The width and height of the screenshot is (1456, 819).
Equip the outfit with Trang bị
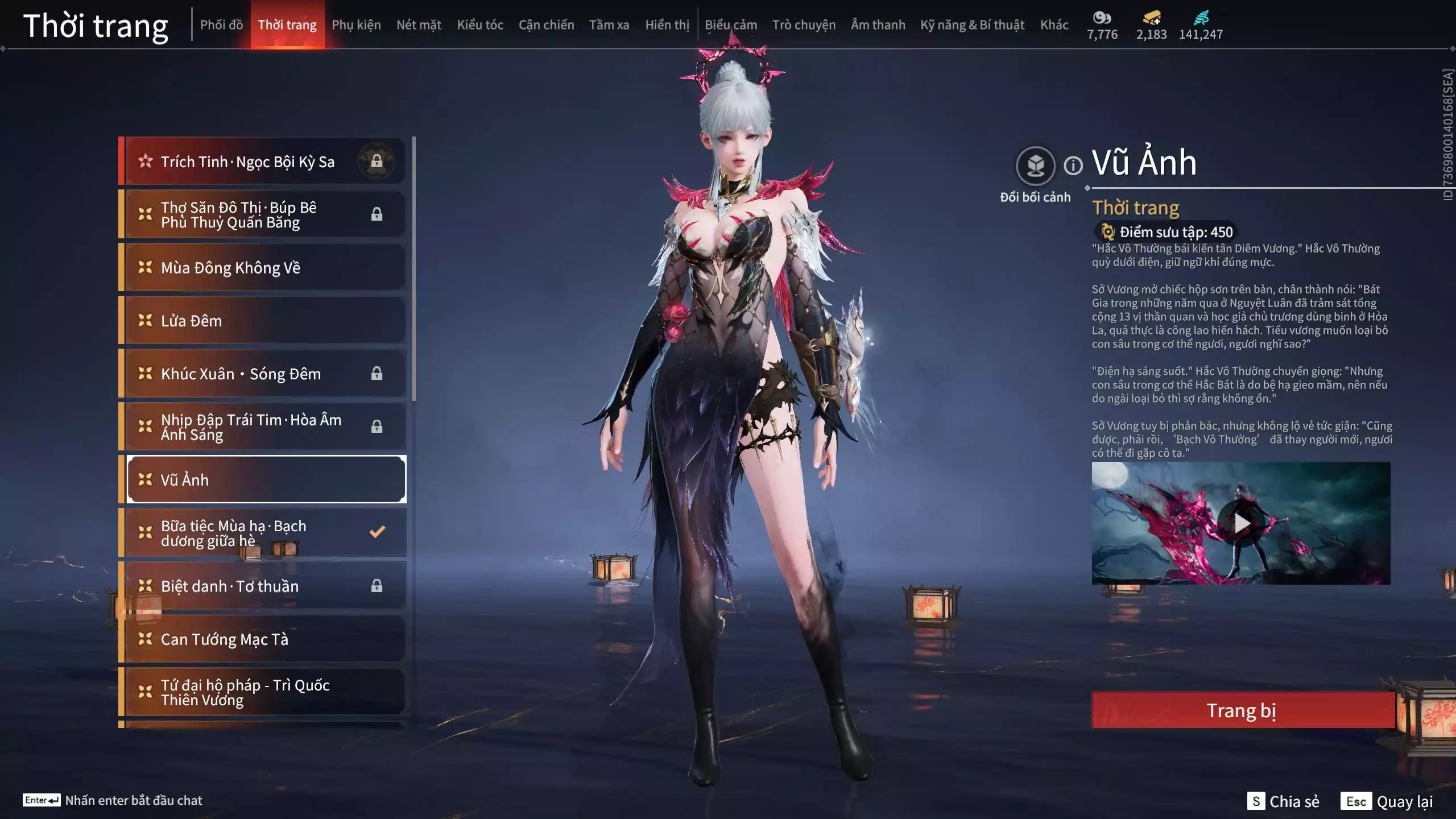click(x=1242, y=710)
